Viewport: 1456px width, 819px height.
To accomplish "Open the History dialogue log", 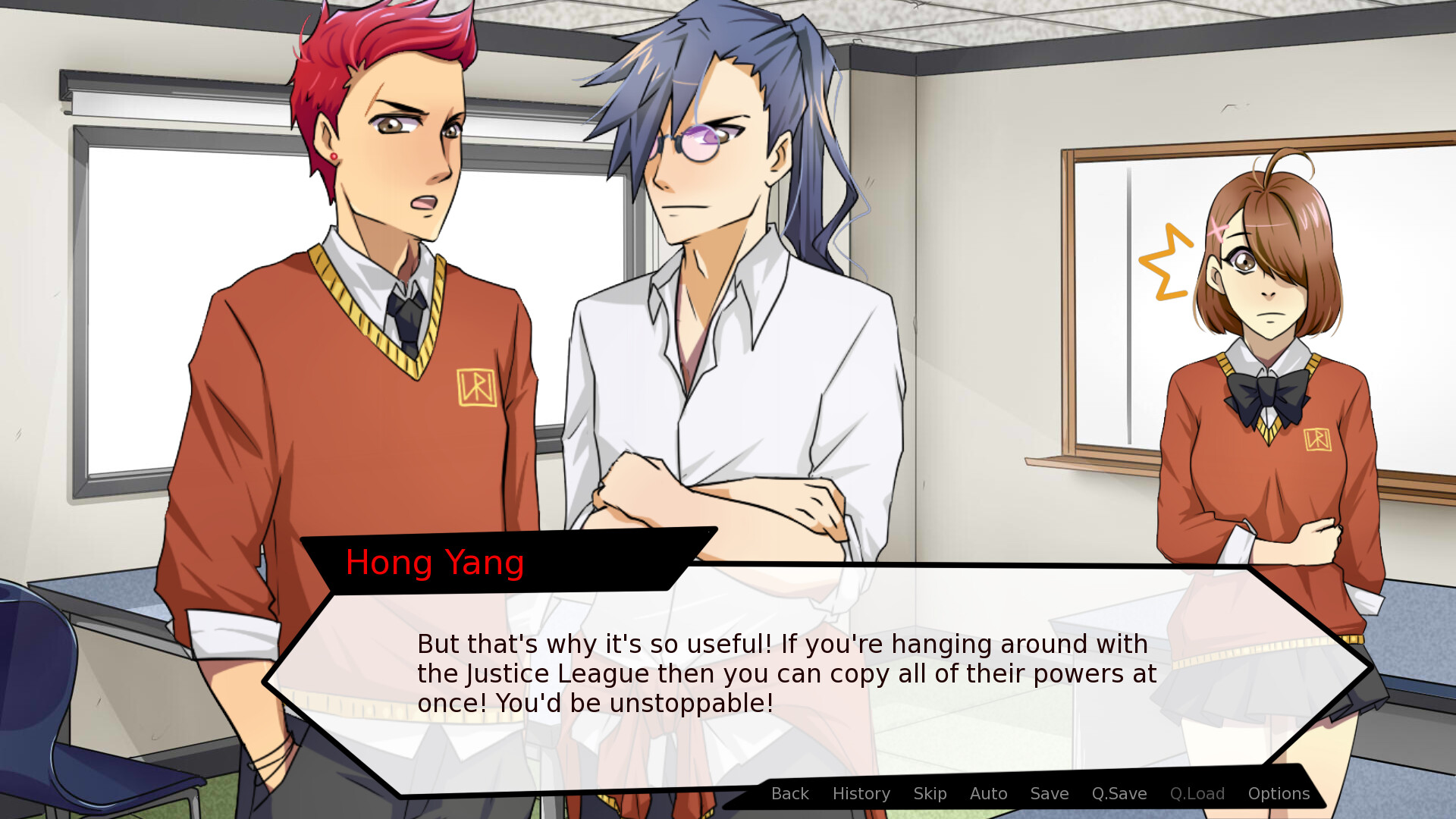I will click(x=861, y=794).
